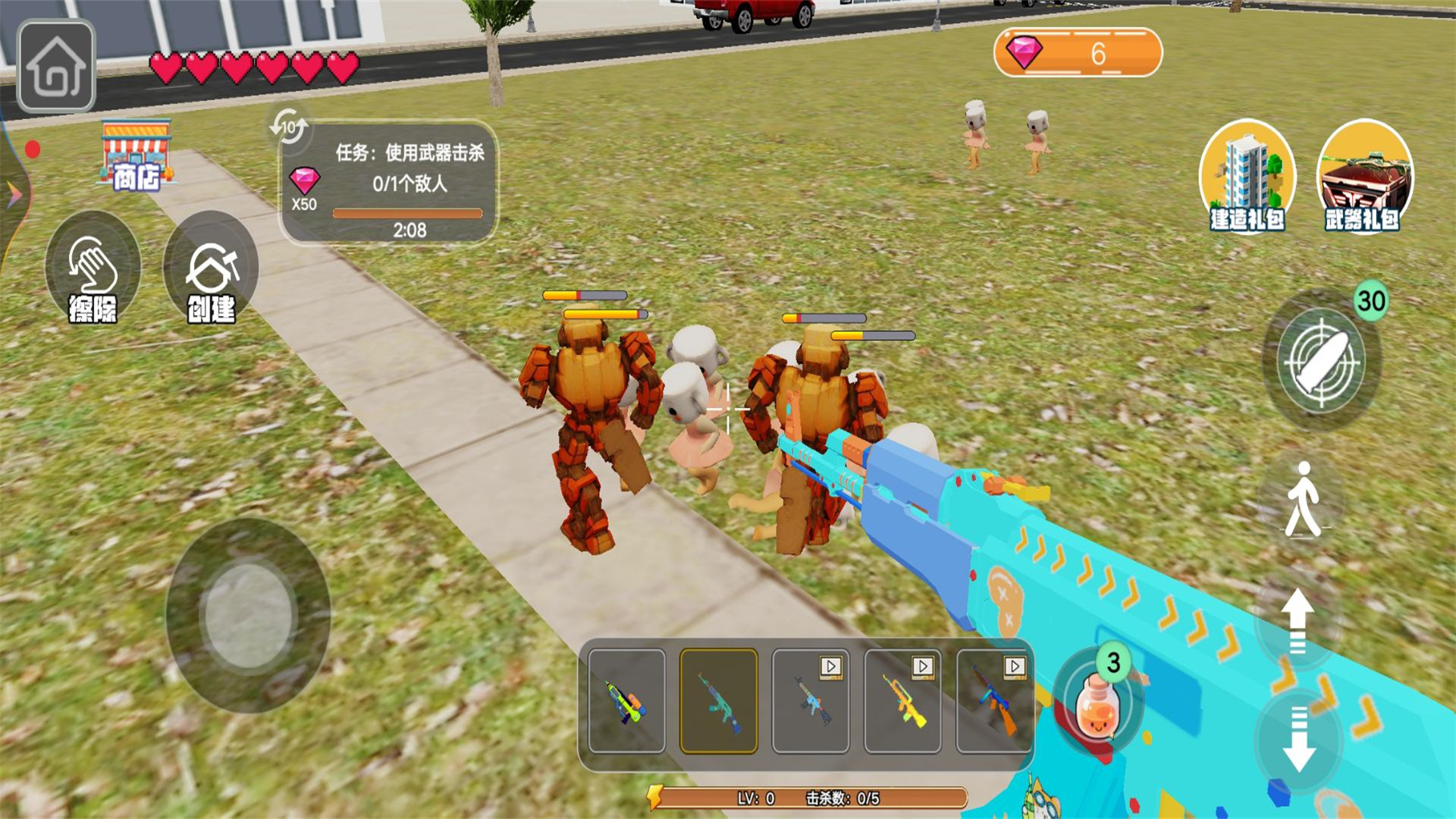Tap the virtual movement joystick
This screenshot has width=1456, height=819.
[x=248, y=615]
